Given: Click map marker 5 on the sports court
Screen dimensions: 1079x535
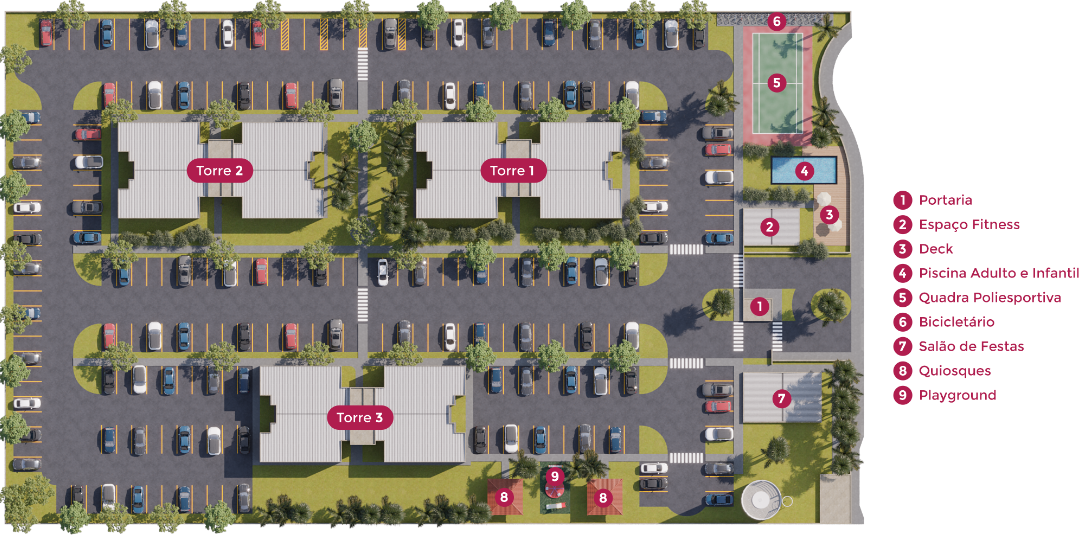Looking at the screenshot, I should (777, 82).
